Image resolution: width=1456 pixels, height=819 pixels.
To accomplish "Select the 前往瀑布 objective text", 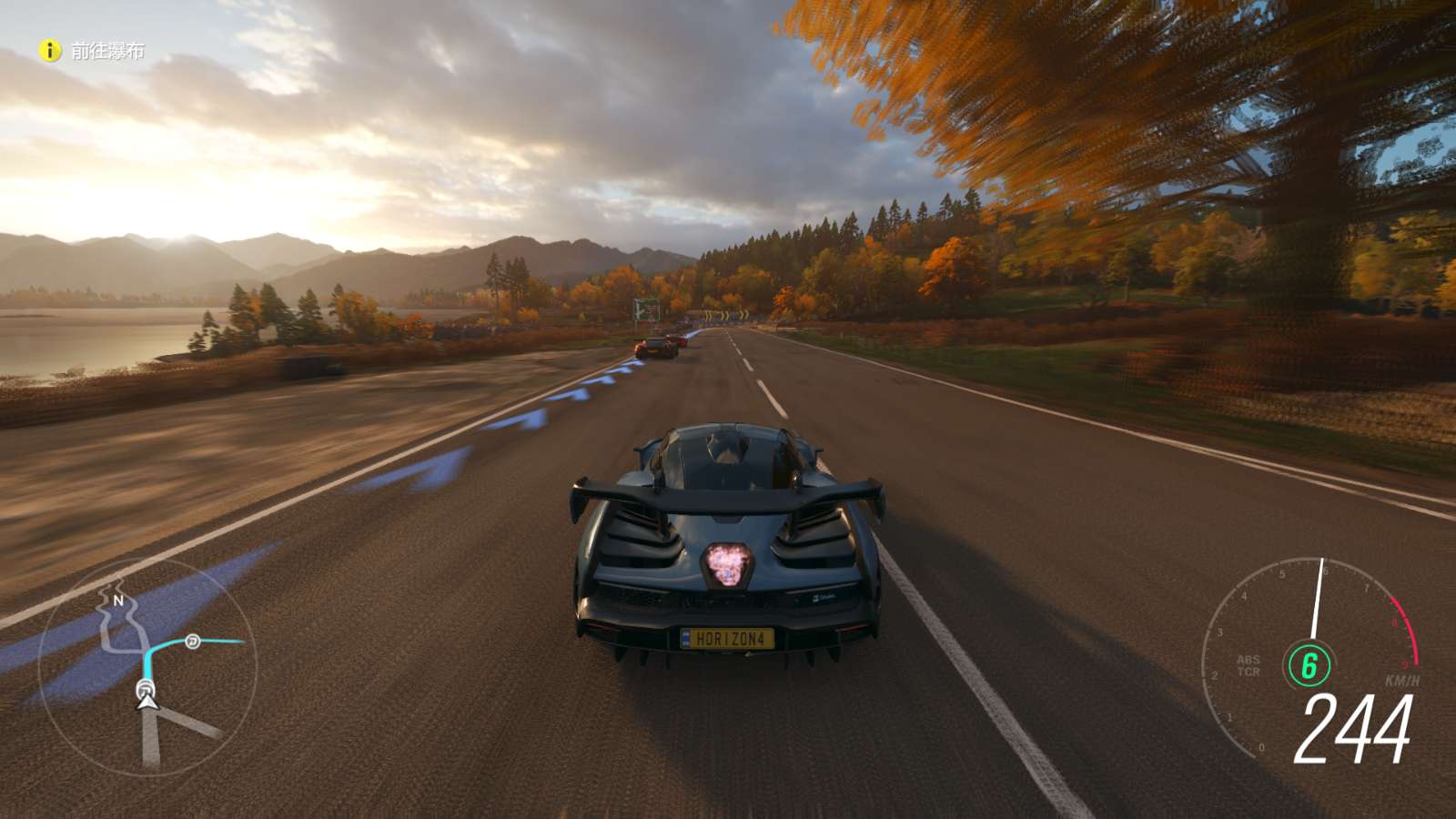I will point(107,52).
